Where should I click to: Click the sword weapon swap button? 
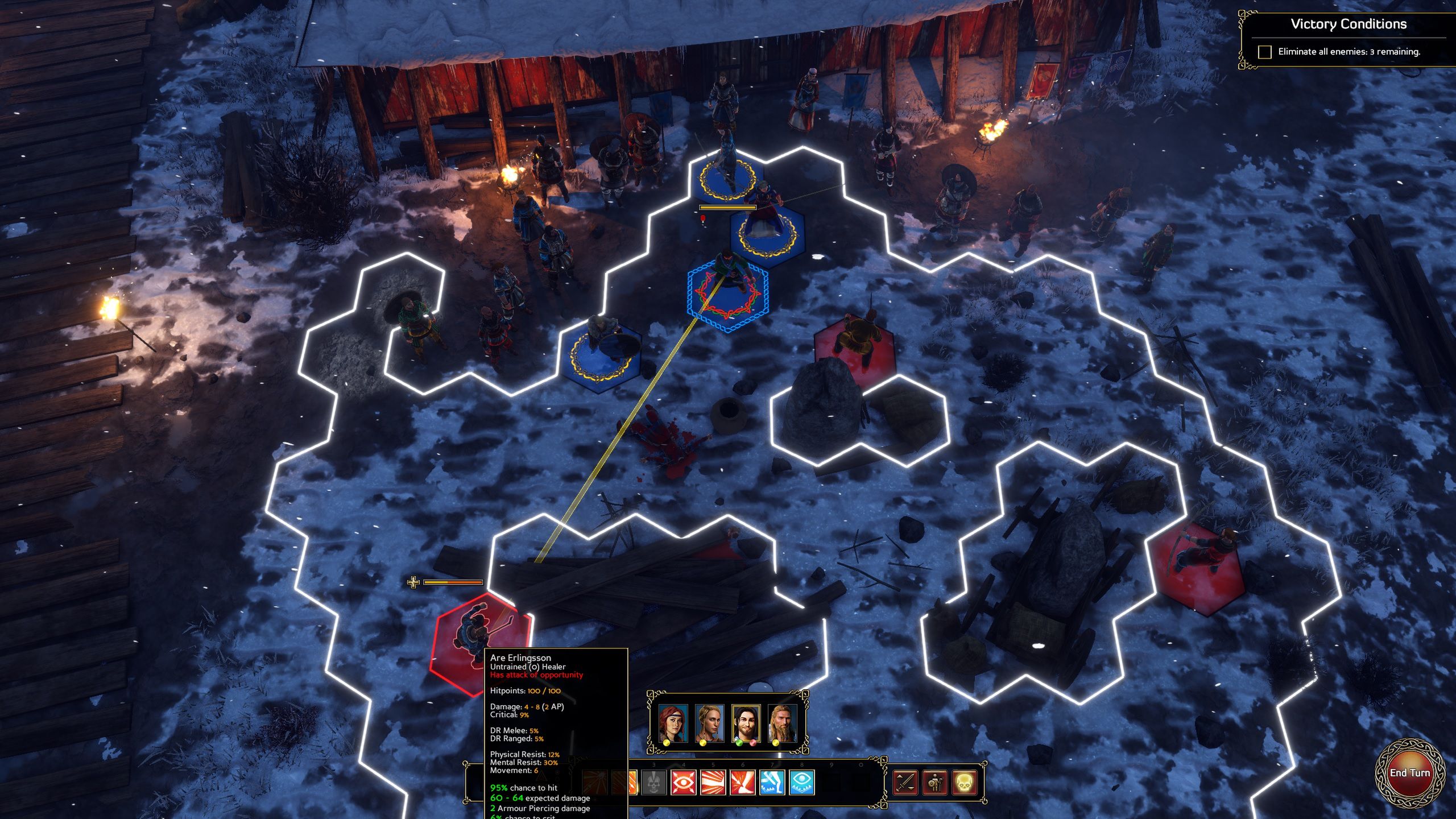click(905, 783)
